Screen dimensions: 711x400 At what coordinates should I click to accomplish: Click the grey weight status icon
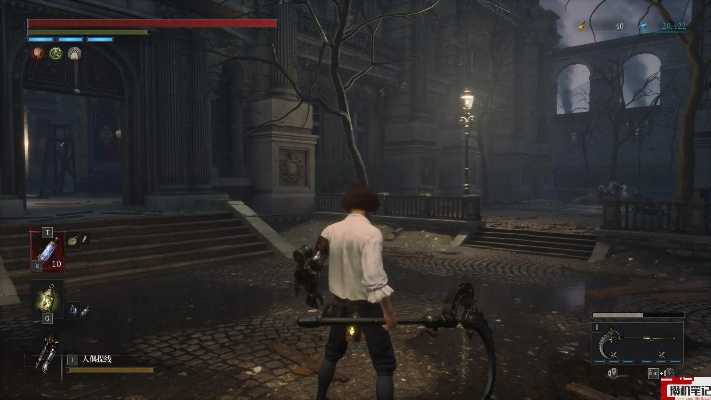click(74, 53)
